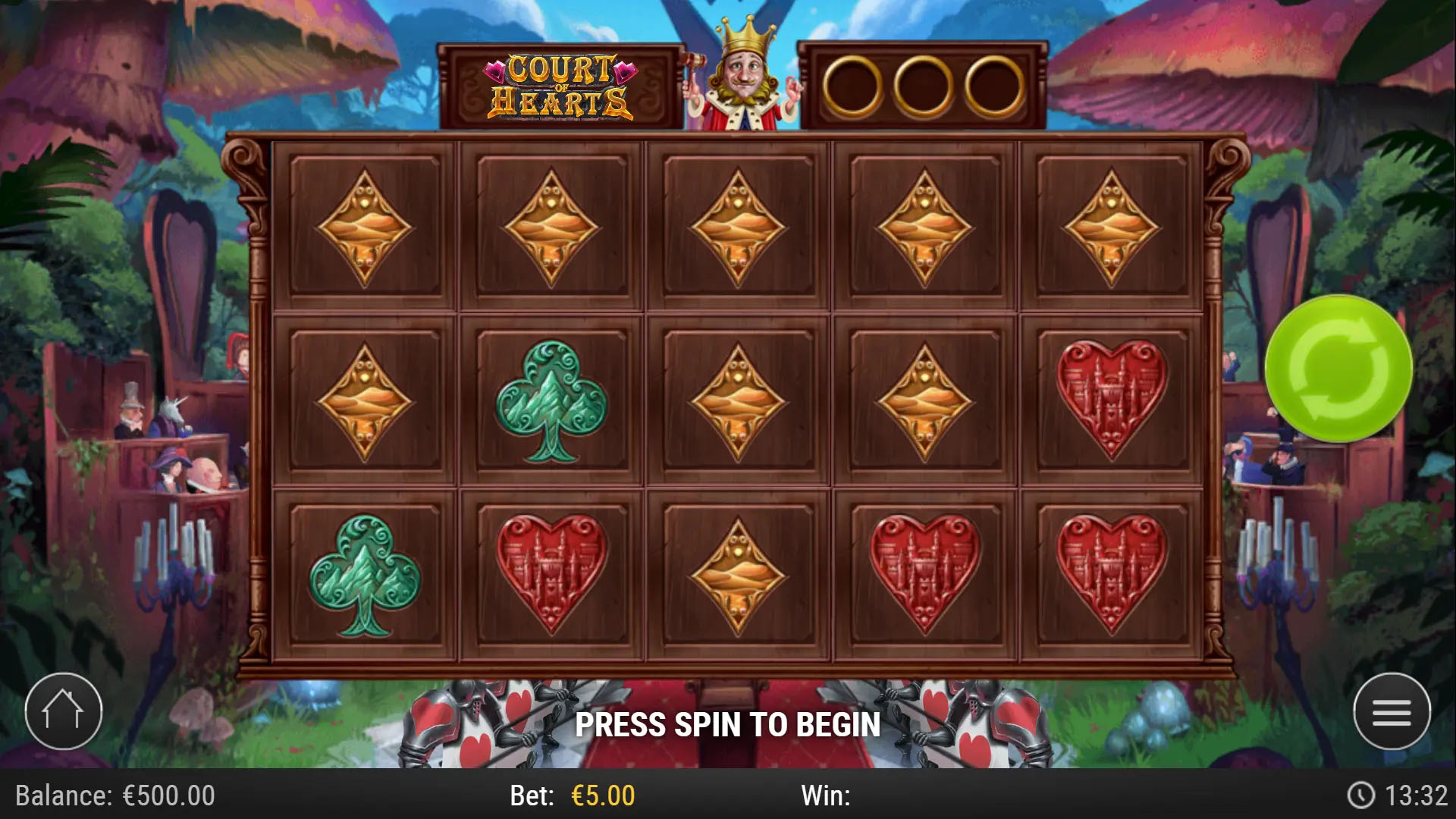Click the €500.00 balance text
The height and width of the screenshot is (819, 1456).
point(168,796)
